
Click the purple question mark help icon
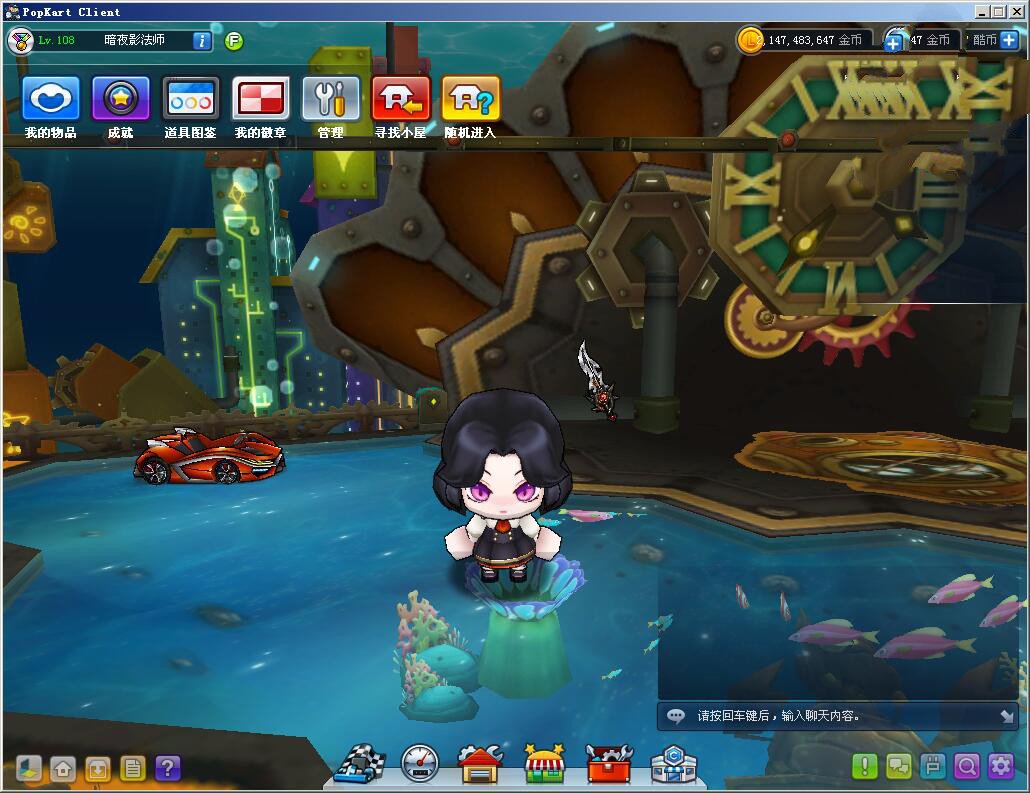[x=167, y=767]
